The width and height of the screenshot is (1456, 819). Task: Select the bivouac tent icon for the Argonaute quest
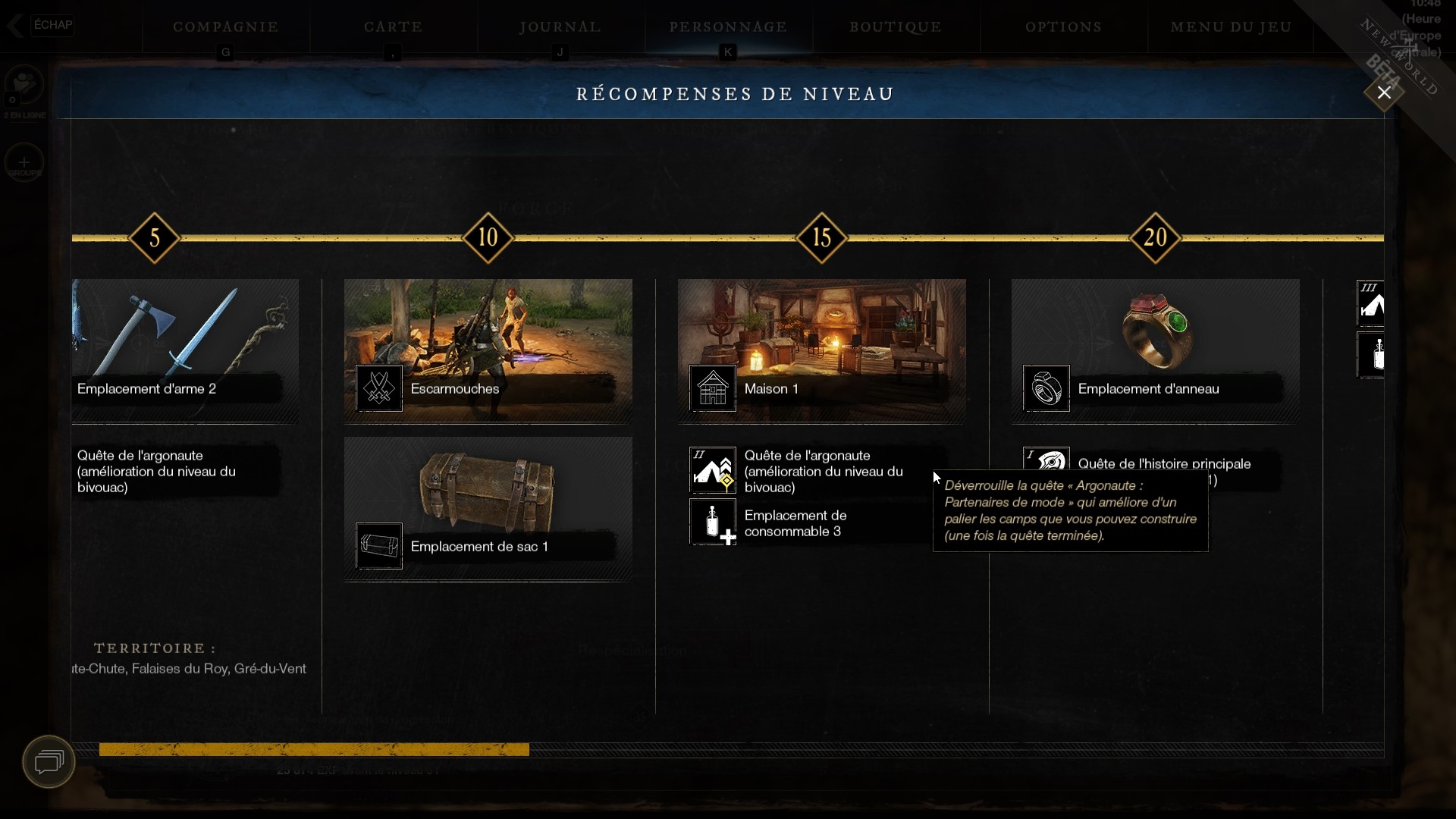[x=711, y=470]
